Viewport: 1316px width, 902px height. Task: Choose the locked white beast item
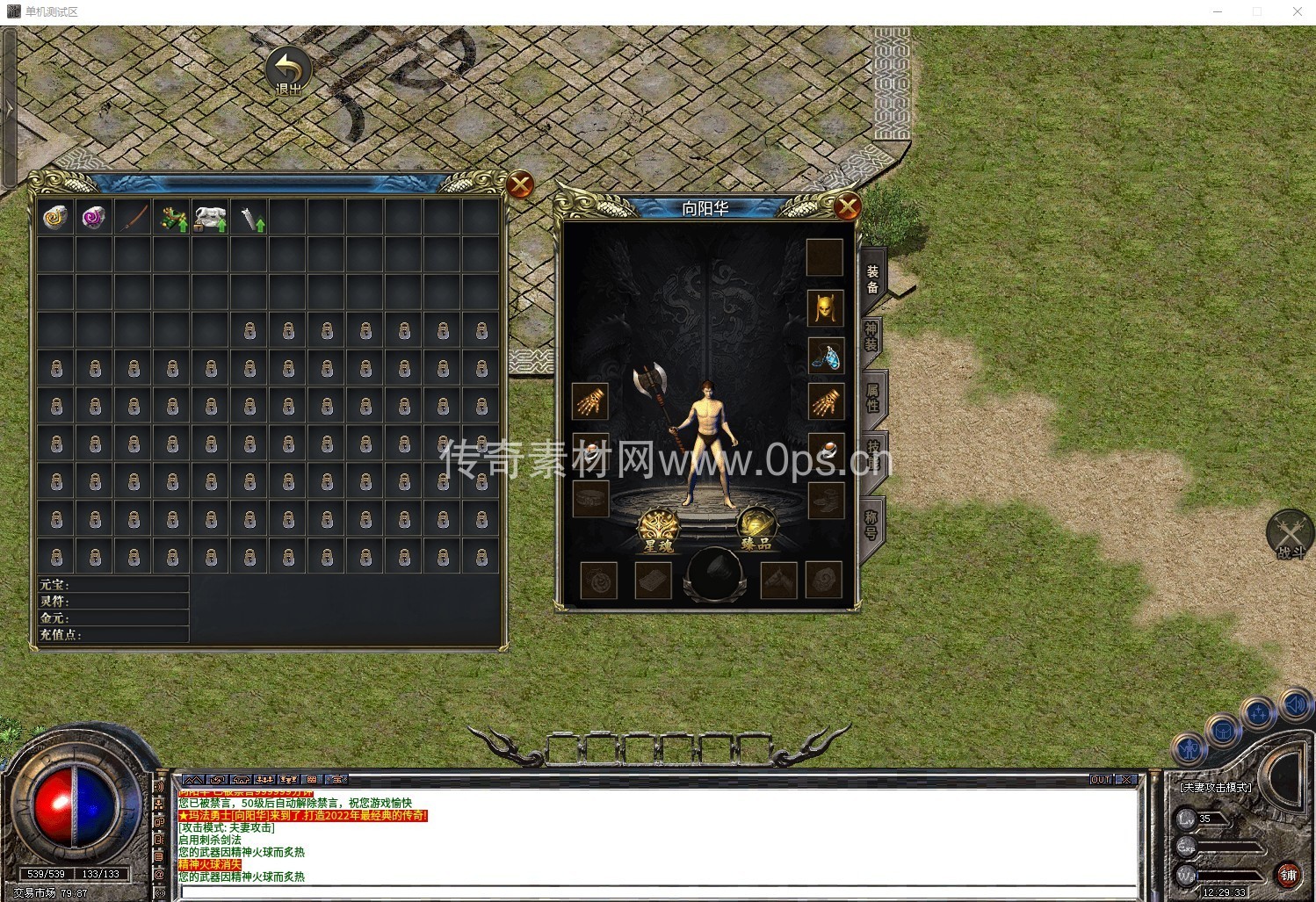[x=211, y=218]
